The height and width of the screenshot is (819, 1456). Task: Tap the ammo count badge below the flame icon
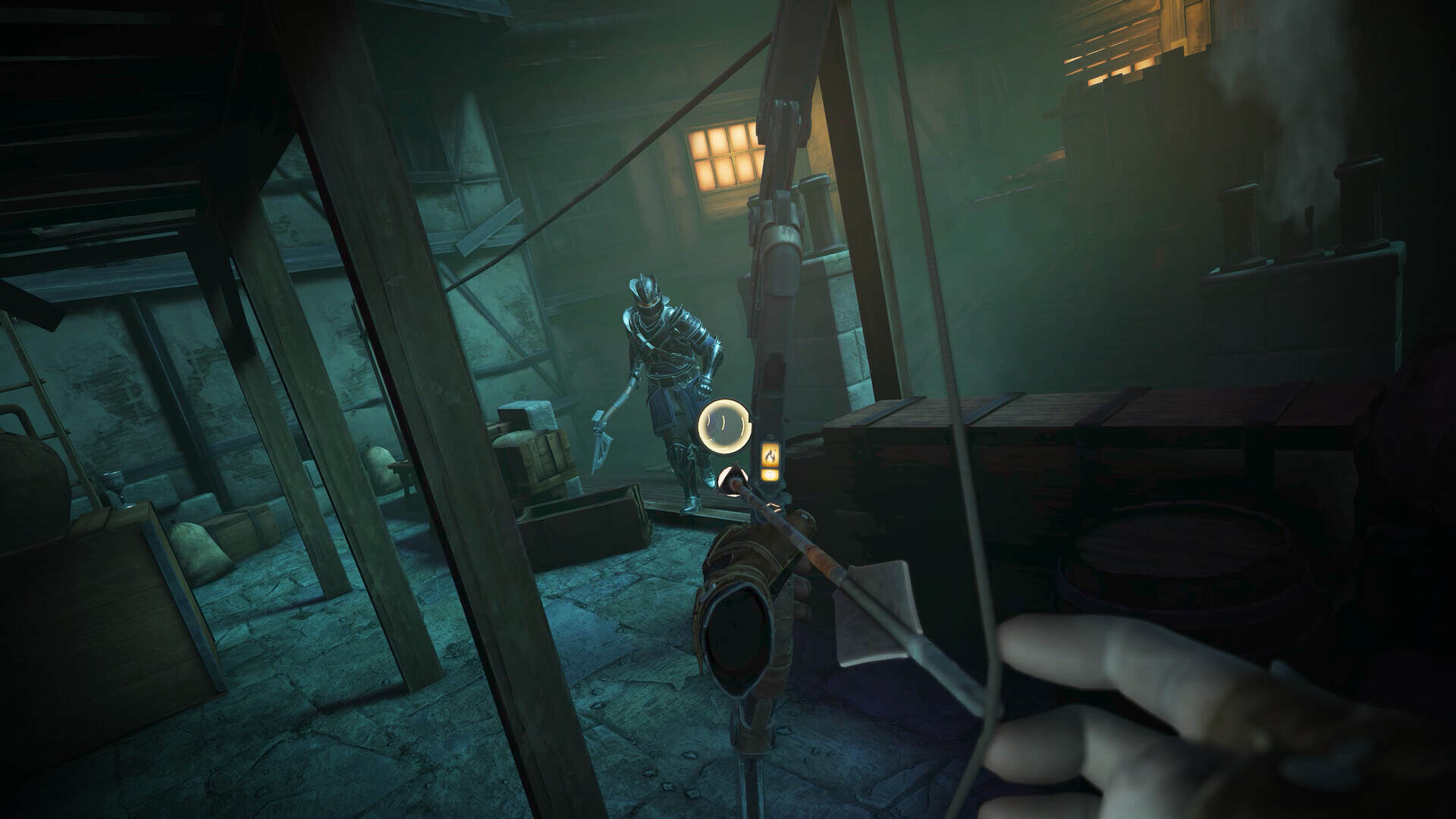coord(769,475)
